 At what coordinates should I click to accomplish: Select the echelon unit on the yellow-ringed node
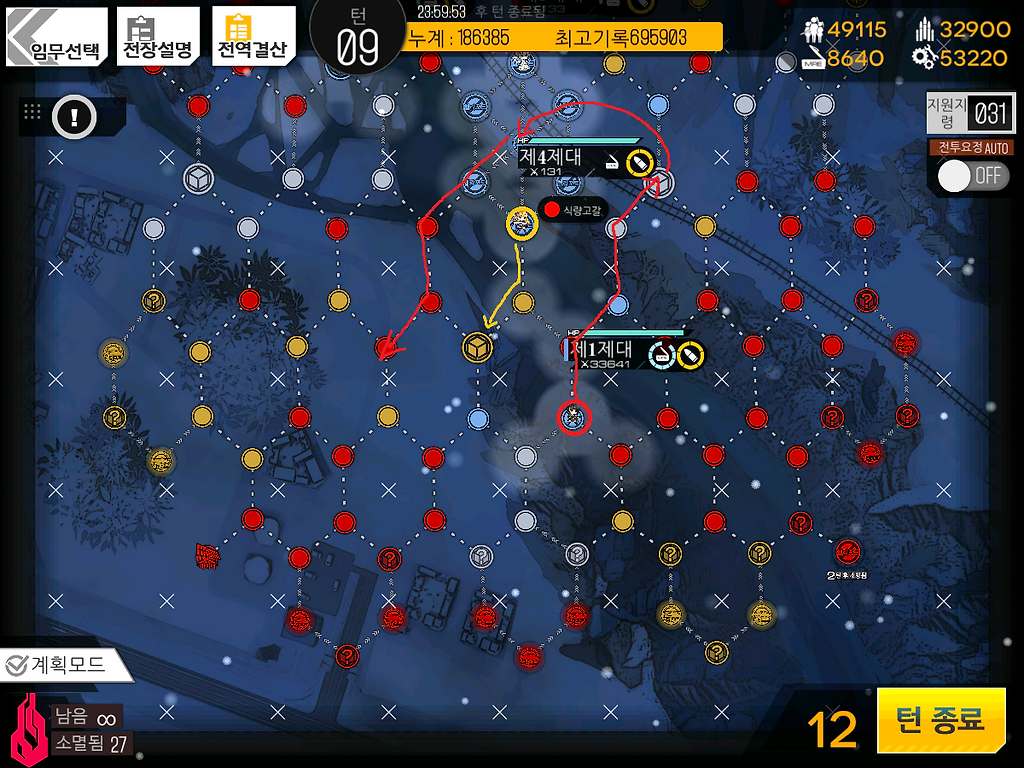pyautogui.click(x=522, y=223)
